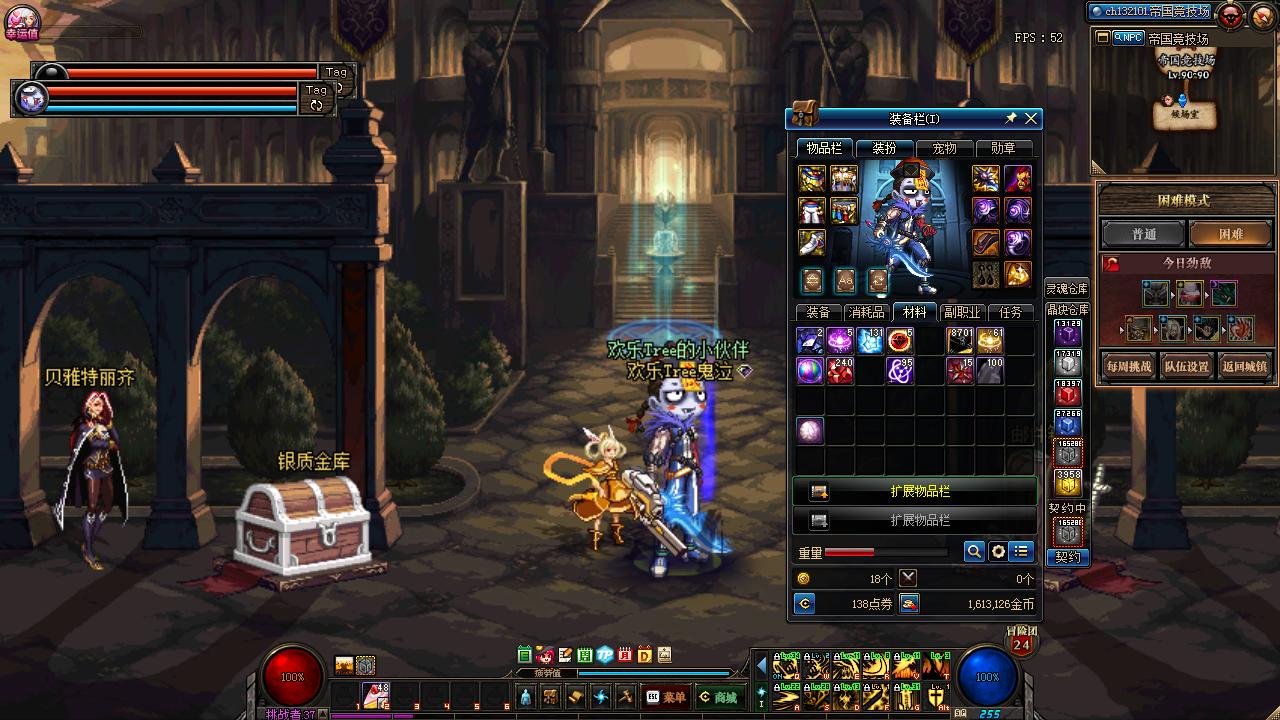Switch to the 消耗品 category
The width and height of the screenshot is (1280, 720).
point(866,312)
